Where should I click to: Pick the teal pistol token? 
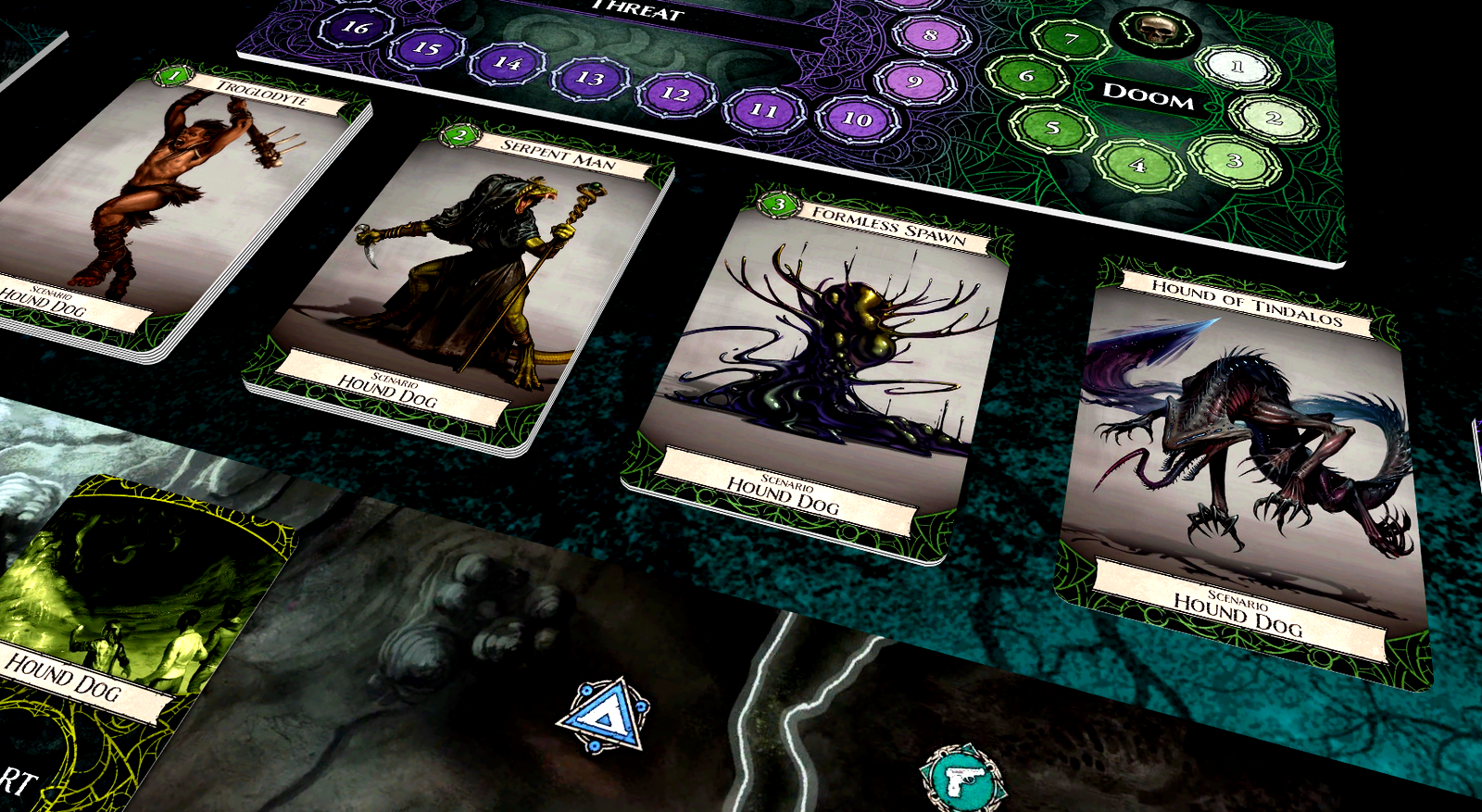(961, 779)
